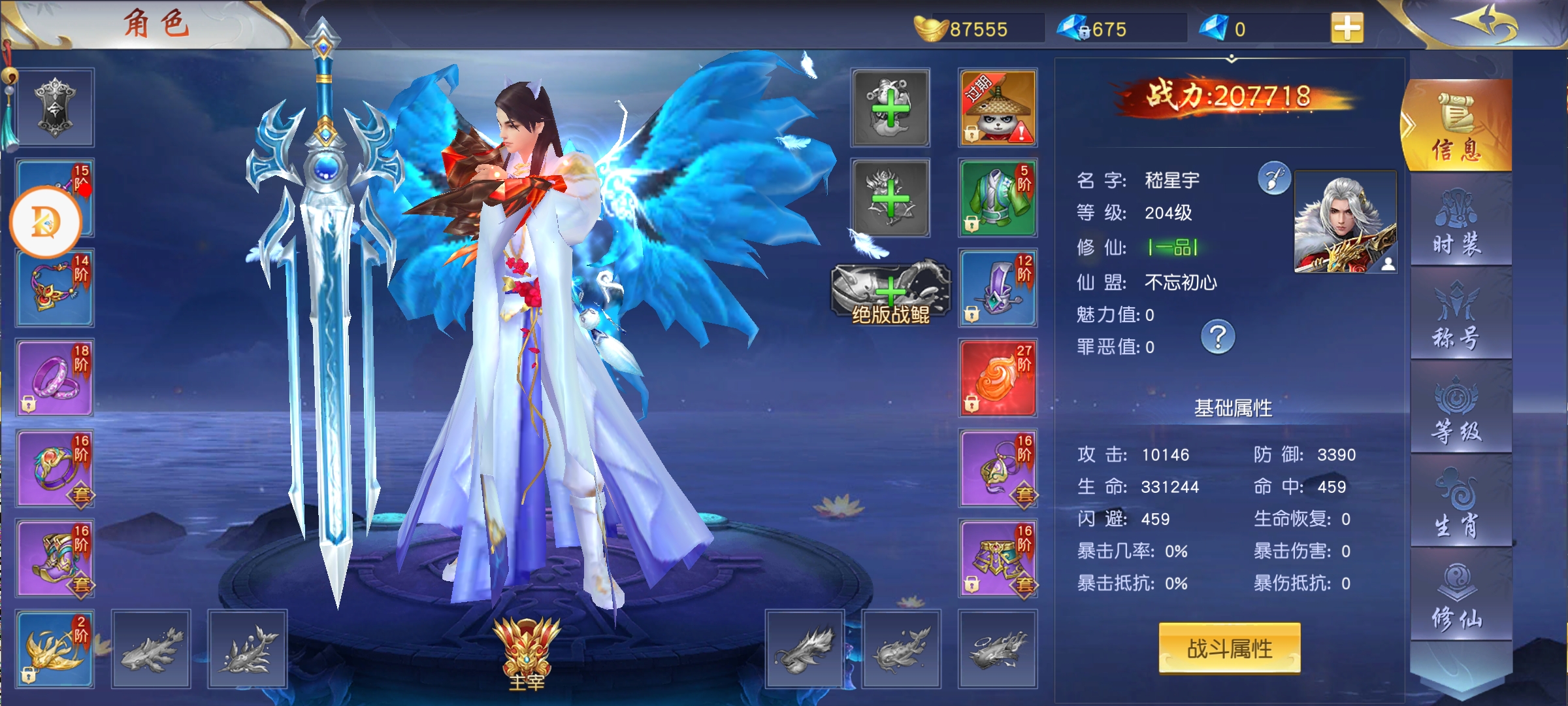Image resolution: width=1568 pixels, height=706 pixels.
Task: Select the expired panda hat slot
Action: [x=997, y=108]
